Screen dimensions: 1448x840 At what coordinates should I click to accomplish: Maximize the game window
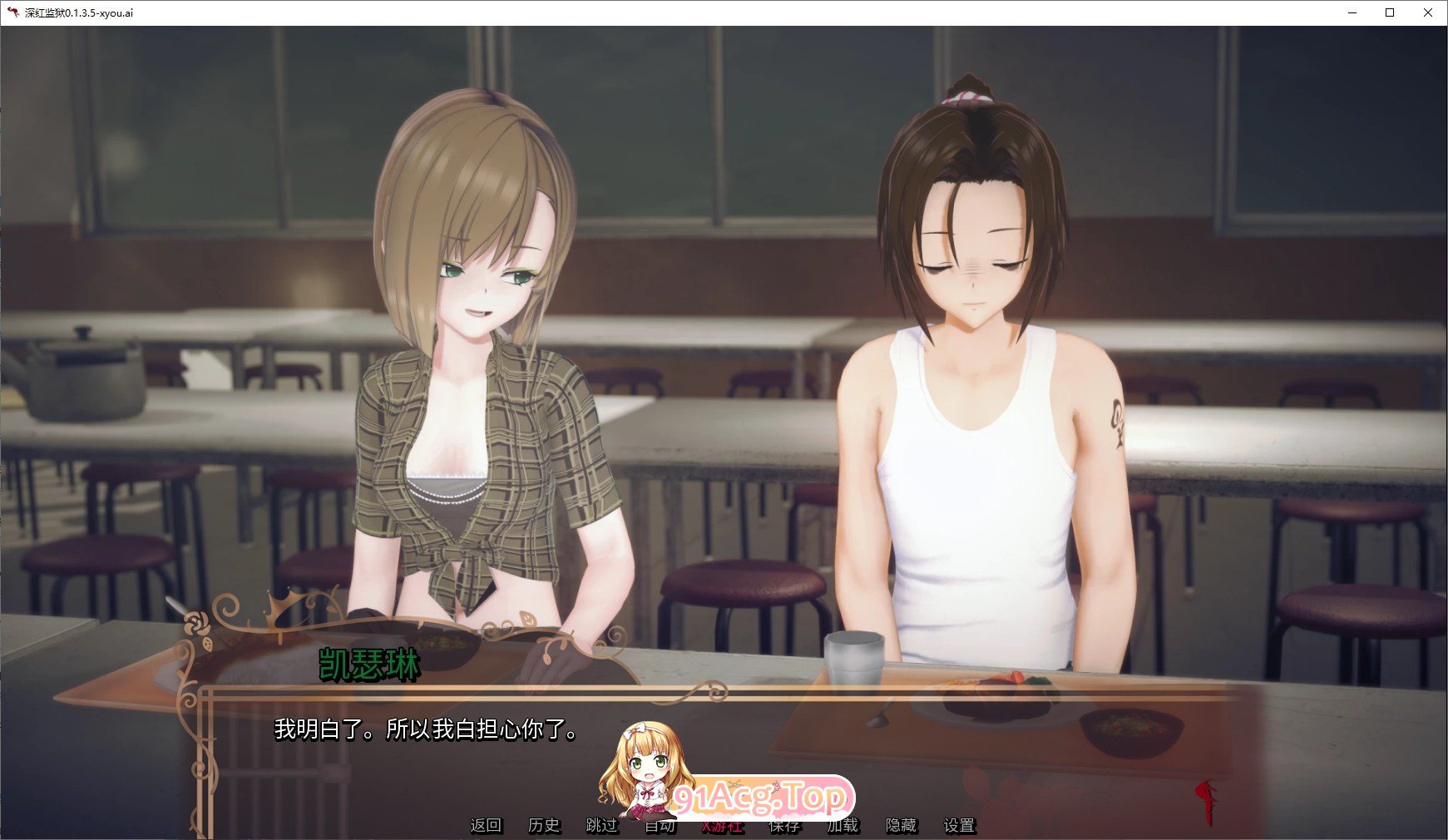[1390, 12]
